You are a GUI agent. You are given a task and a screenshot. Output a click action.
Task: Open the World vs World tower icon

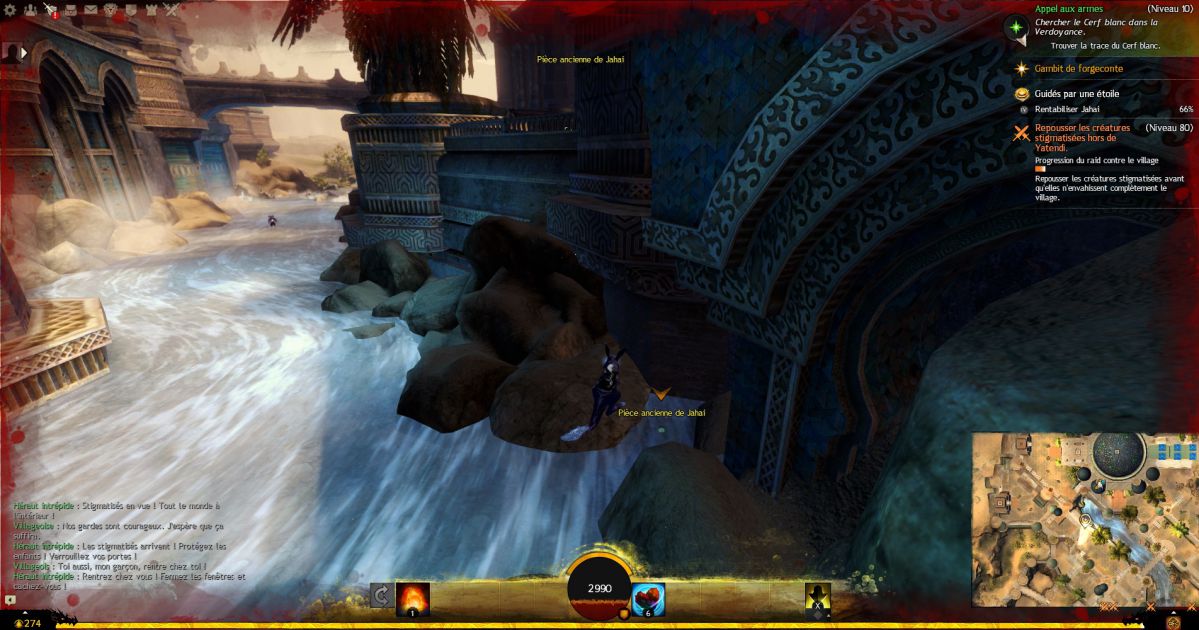pos(151,9)
